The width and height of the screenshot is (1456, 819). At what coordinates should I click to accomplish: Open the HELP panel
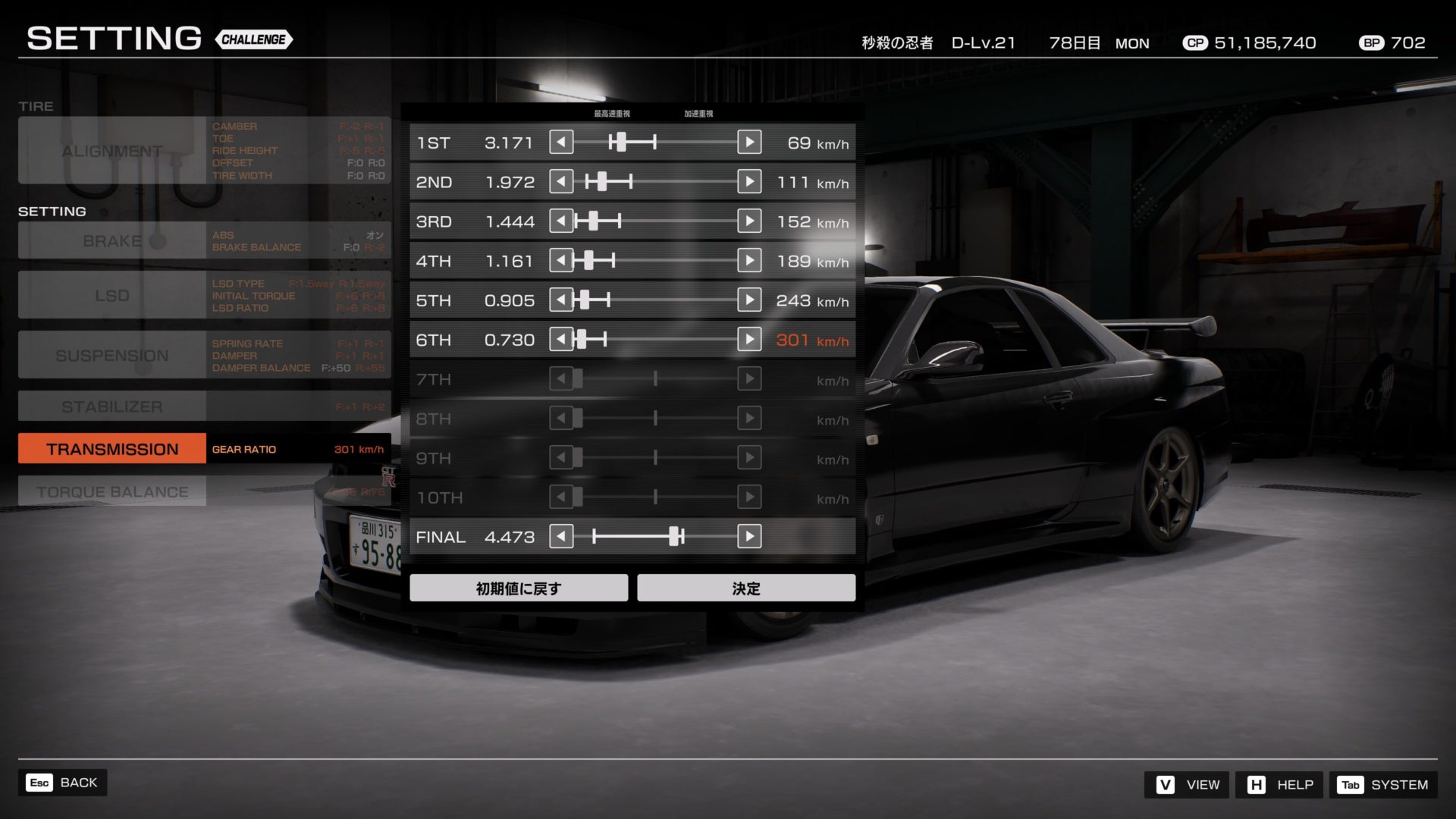(x=1279, y=784)
